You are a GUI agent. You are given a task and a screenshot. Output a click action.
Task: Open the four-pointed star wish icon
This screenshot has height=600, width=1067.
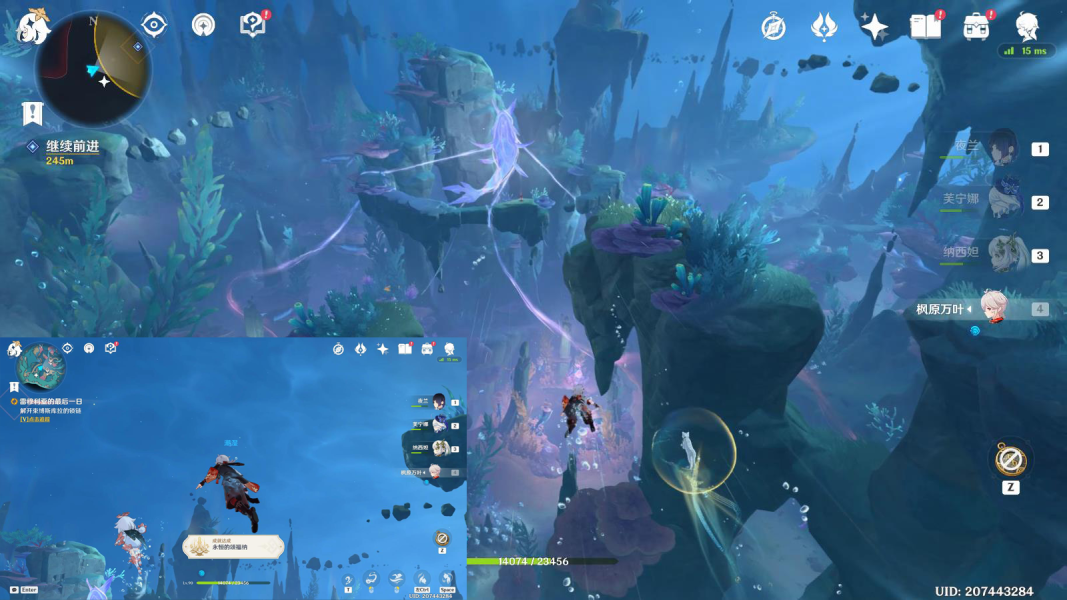[874, 27]
